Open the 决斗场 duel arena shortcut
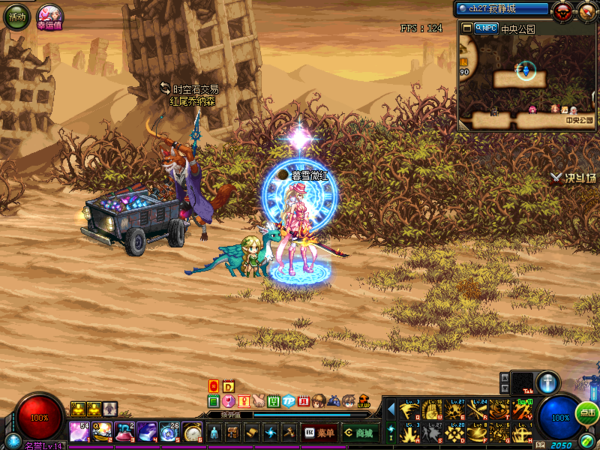 (x=574, y=178)
